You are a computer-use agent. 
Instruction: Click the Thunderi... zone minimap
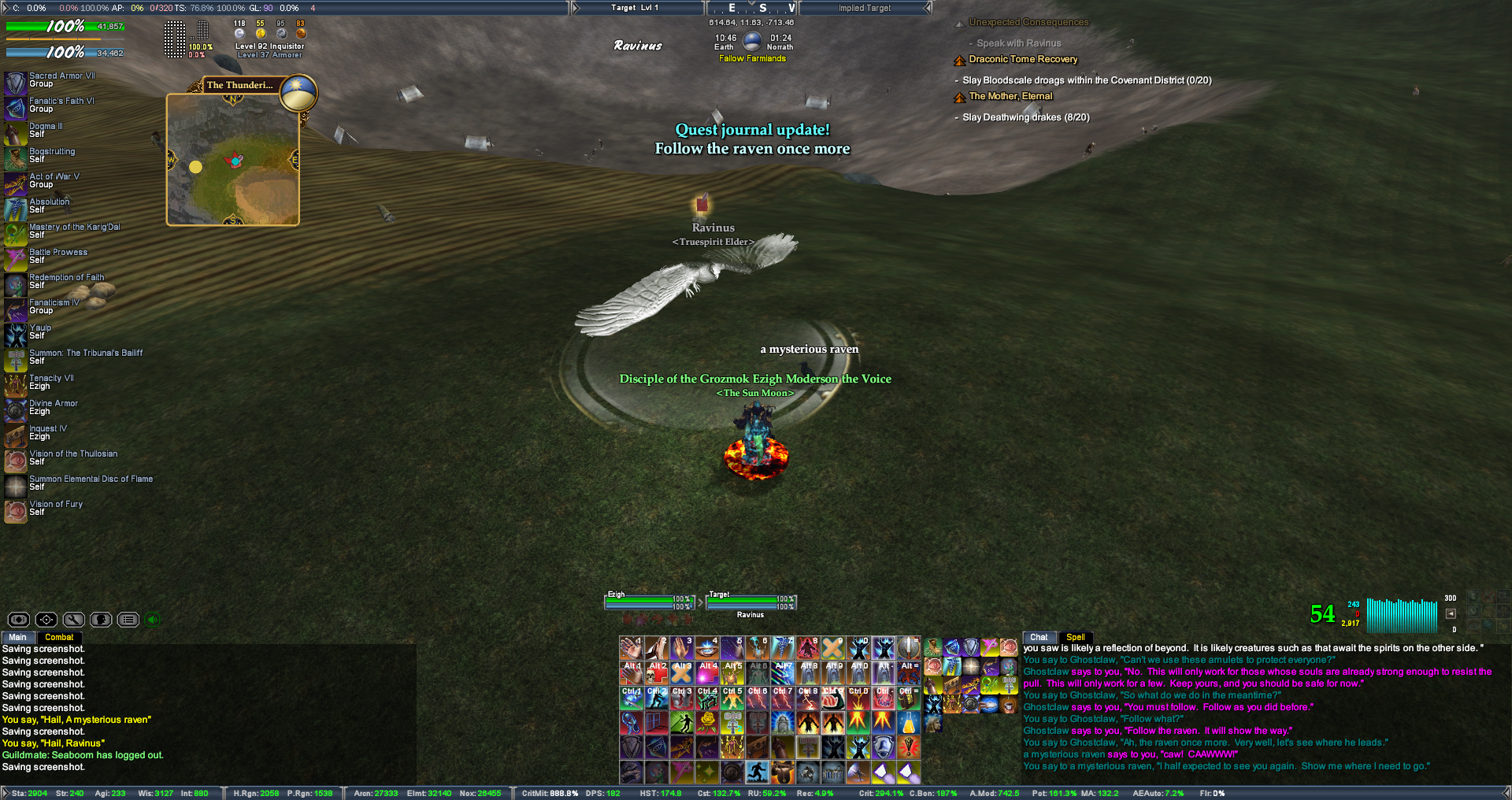233,160
